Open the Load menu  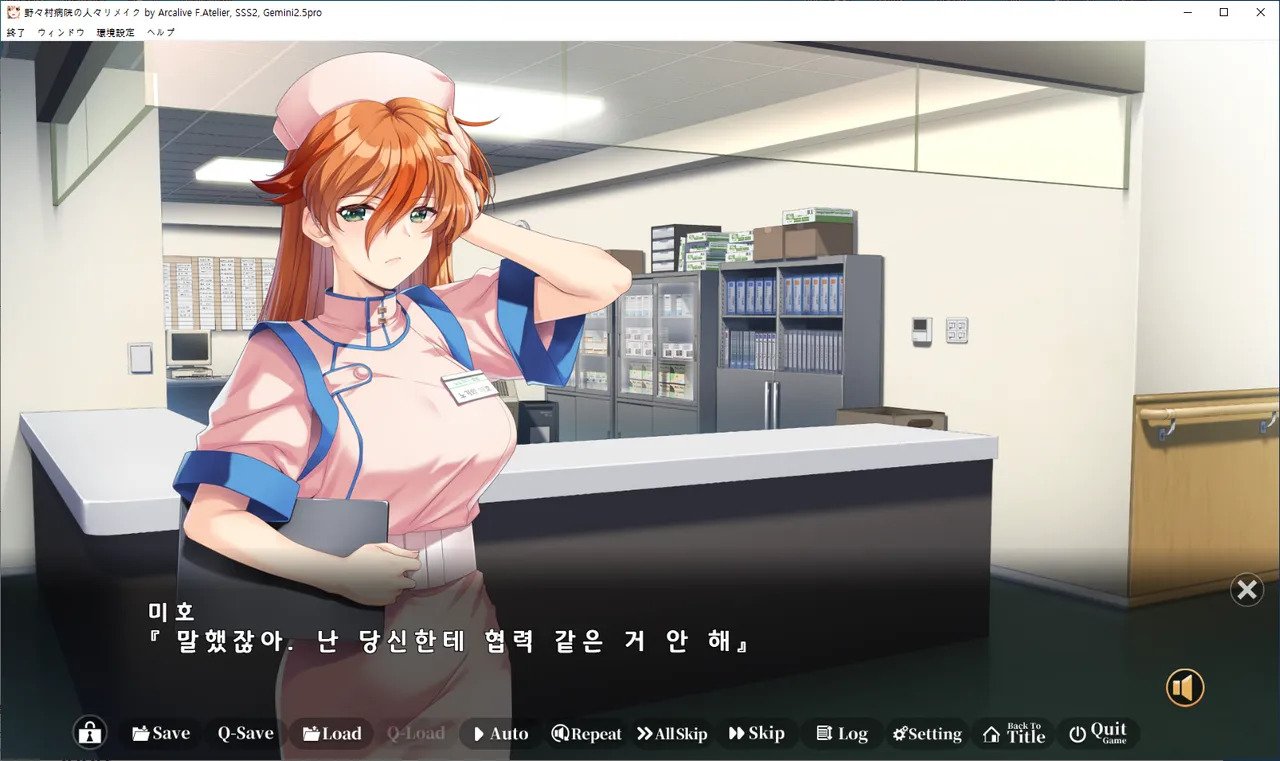pos(331,733)
